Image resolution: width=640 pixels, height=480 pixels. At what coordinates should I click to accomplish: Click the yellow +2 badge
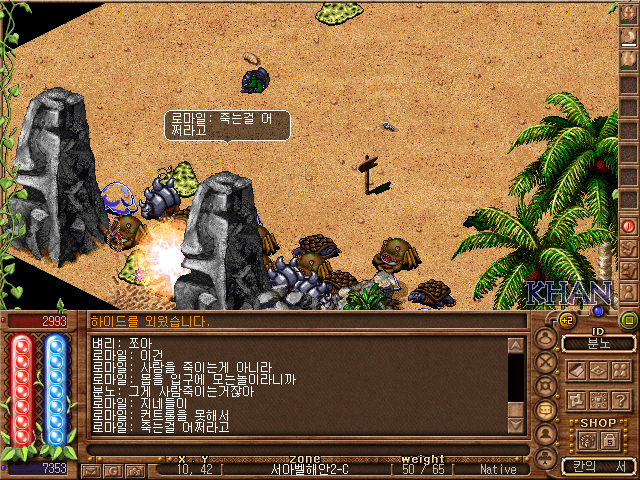click(x=566, y=321)
